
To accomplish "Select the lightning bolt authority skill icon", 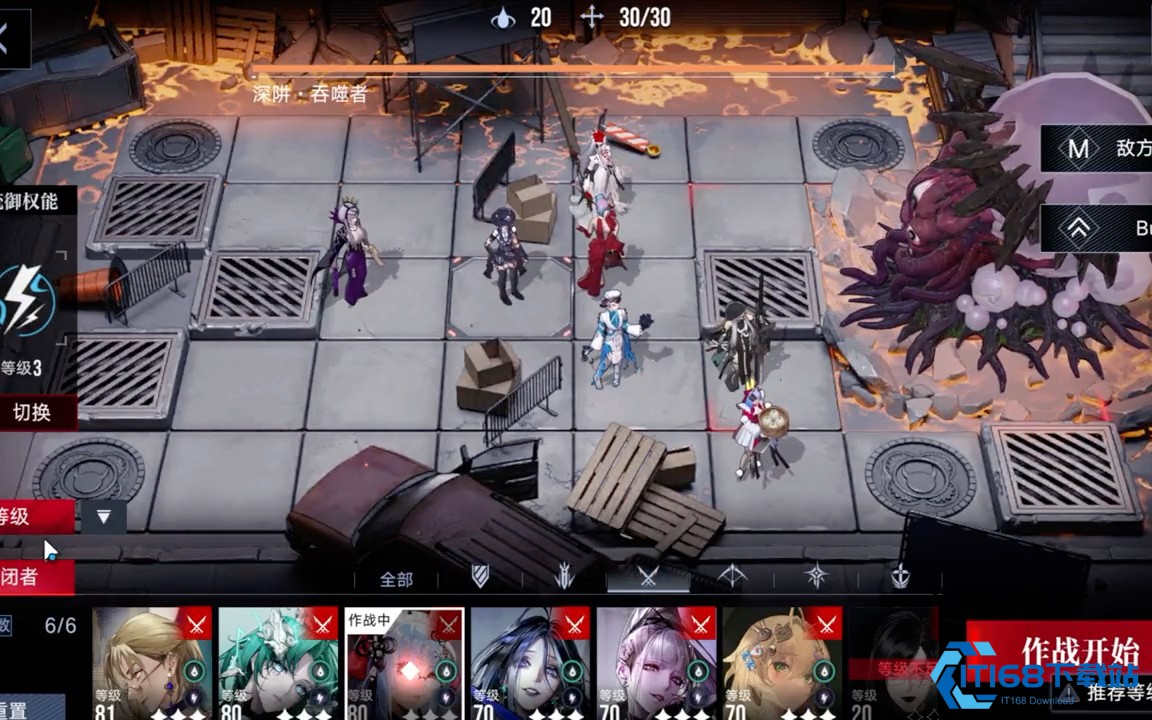I will 28,301.
